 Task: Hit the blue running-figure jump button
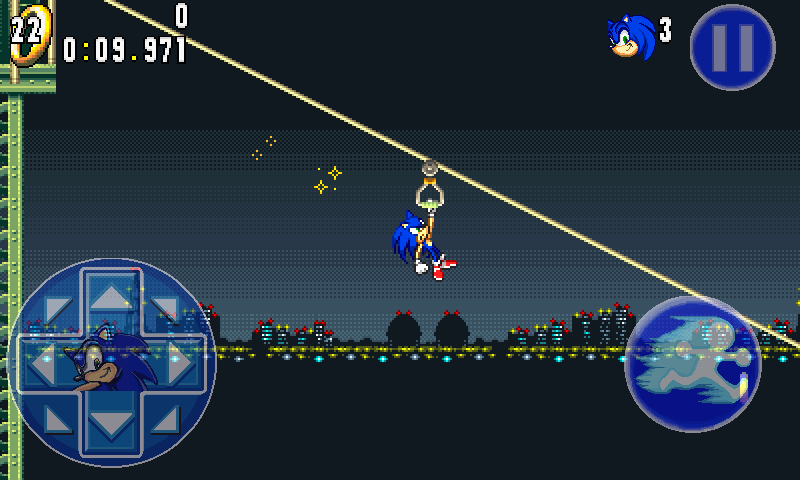[x=692, y=364]
